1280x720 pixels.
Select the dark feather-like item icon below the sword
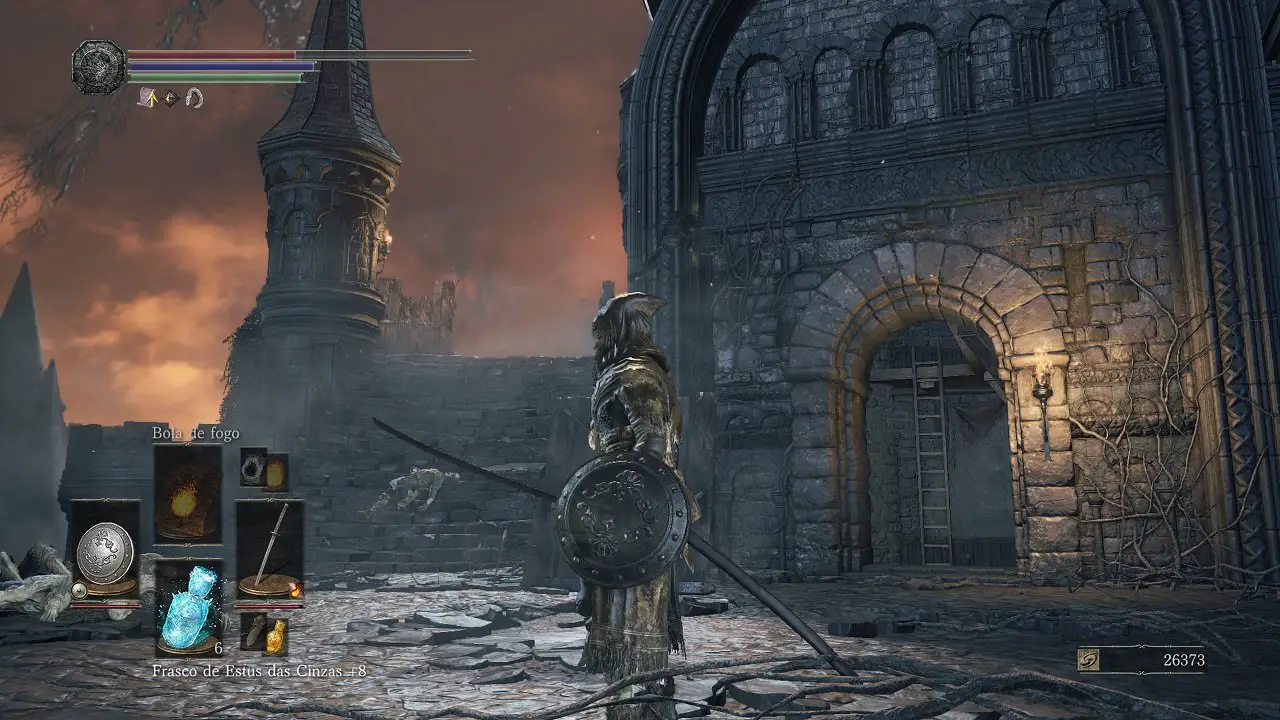point(254,631)
